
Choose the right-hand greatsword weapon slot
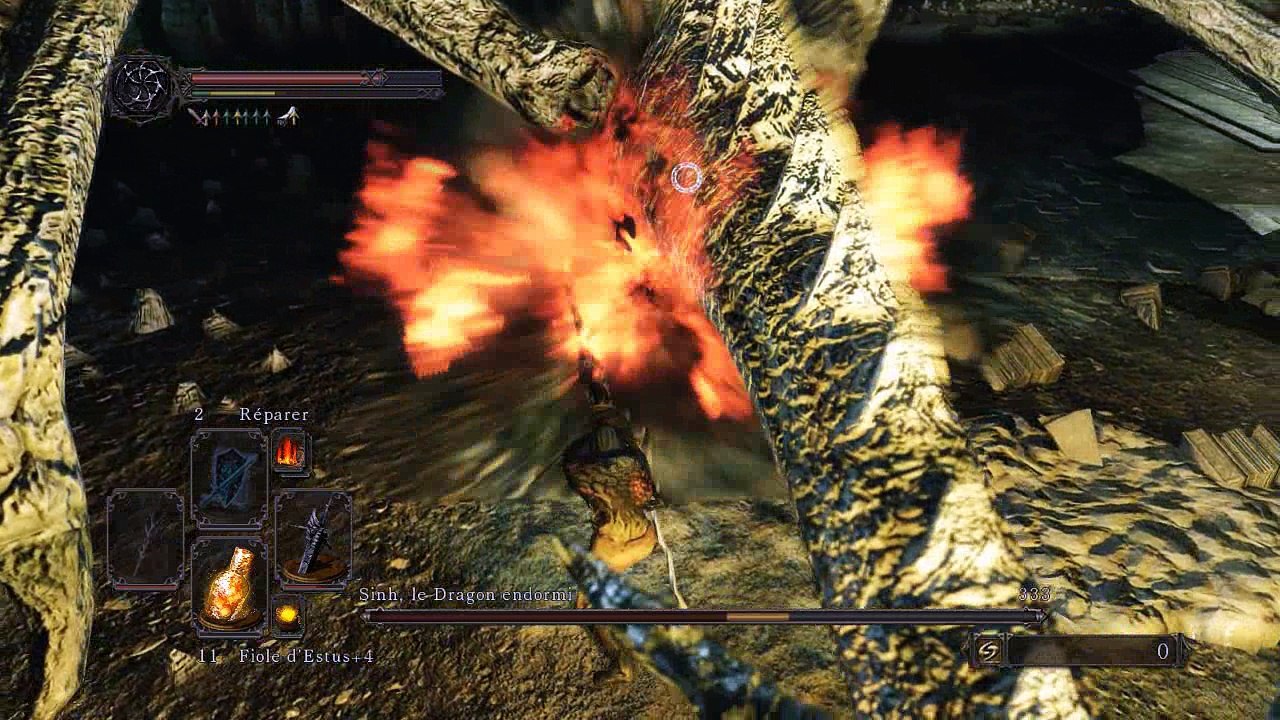click(x=313, y=538)
